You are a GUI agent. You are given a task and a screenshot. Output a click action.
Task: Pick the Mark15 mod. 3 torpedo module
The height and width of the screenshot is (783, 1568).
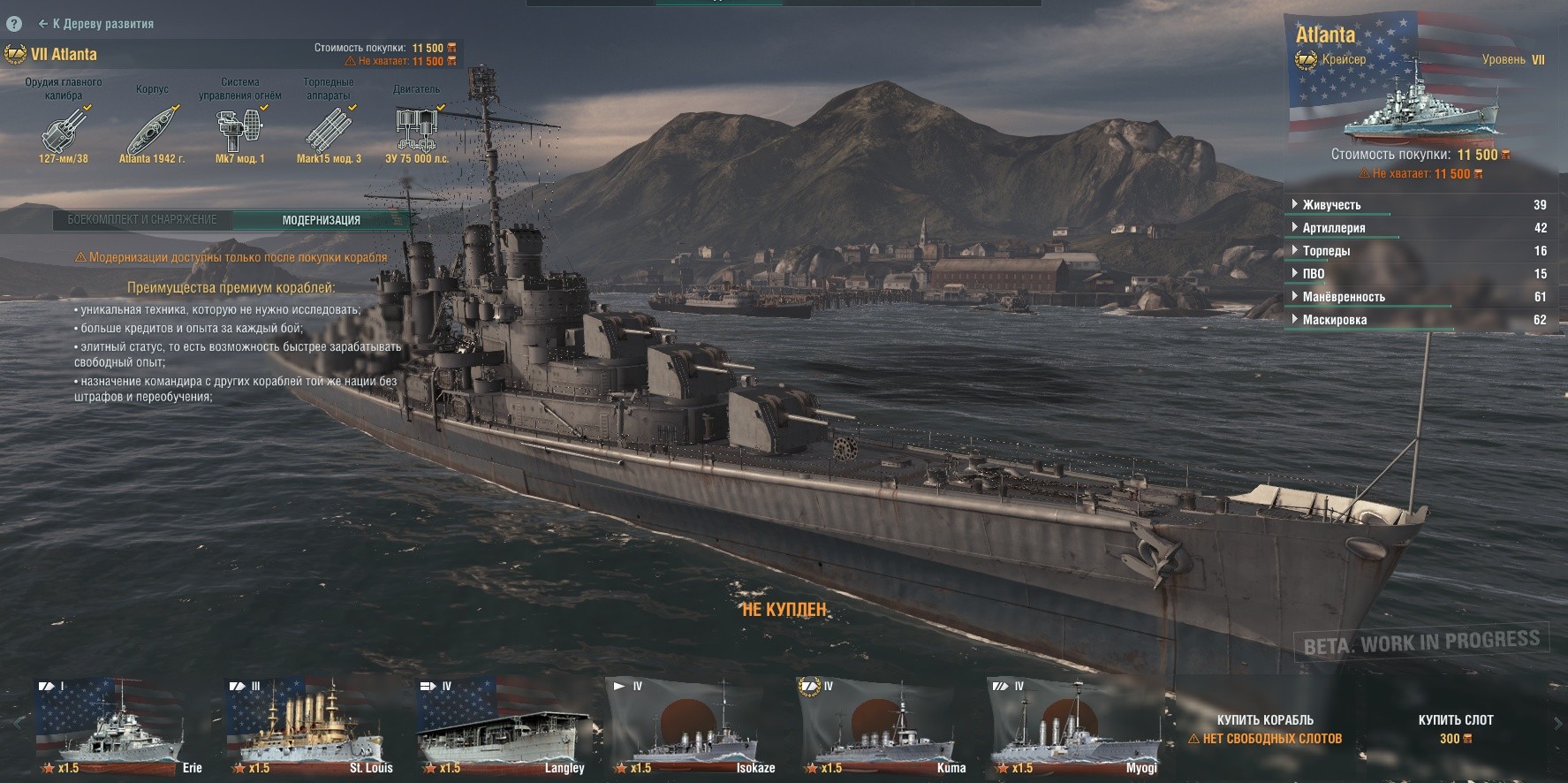pos(329,131)
